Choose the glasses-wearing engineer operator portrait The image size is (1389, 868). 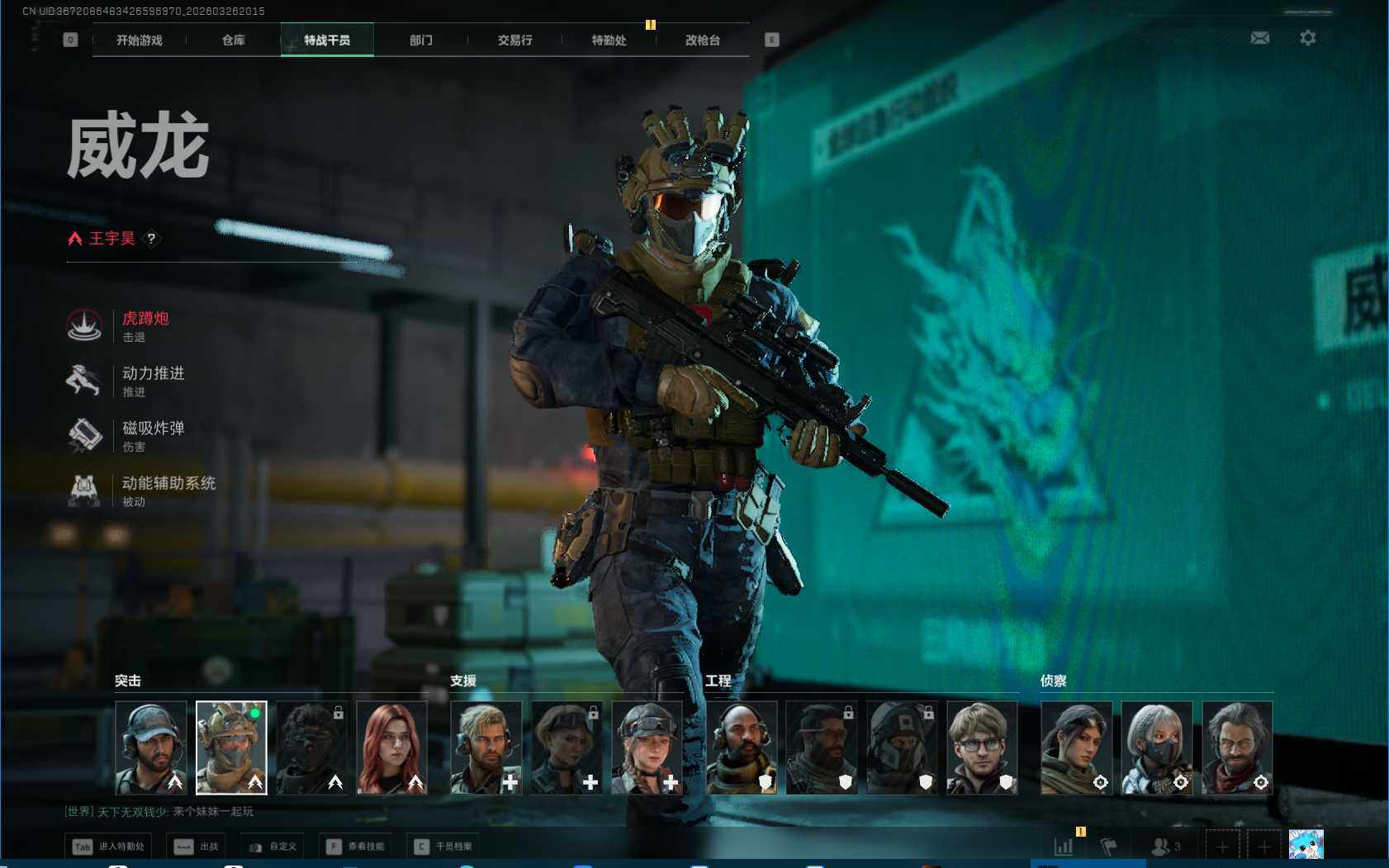[x=982, y=747]
